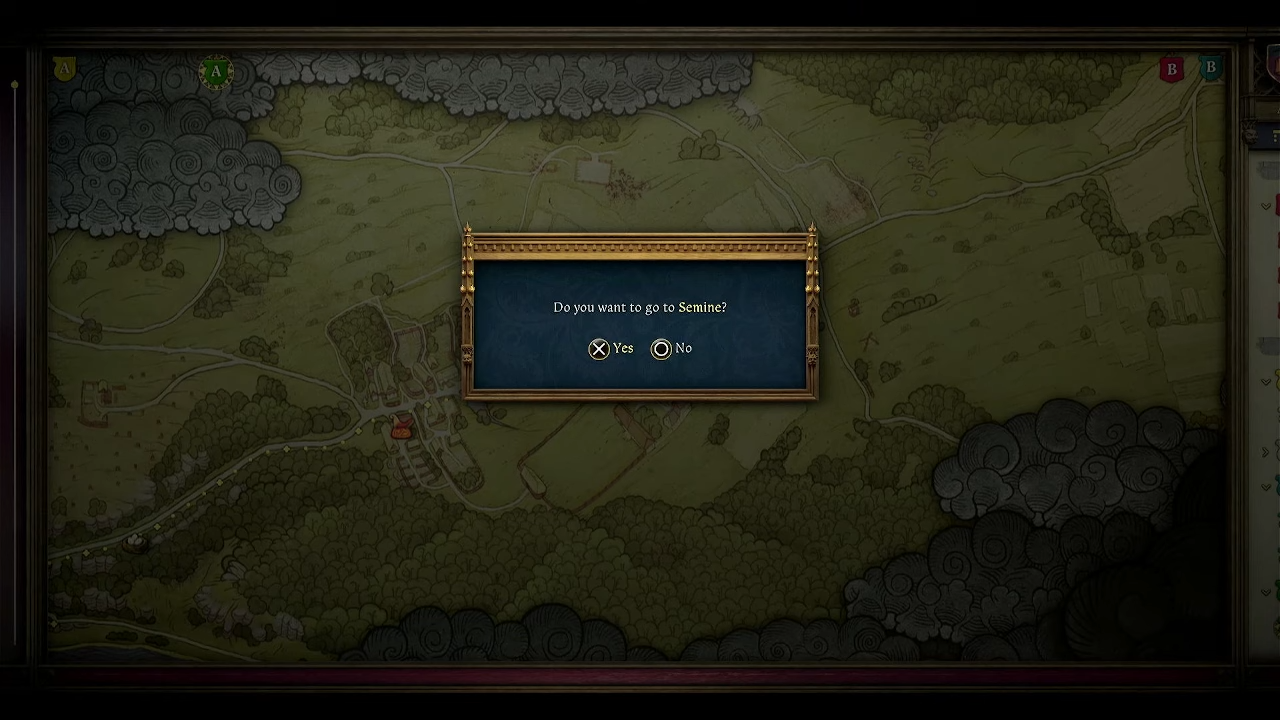Confirm travel to Semine with Yes
The width and height of the screenshot is (1280, 720).
611,348
